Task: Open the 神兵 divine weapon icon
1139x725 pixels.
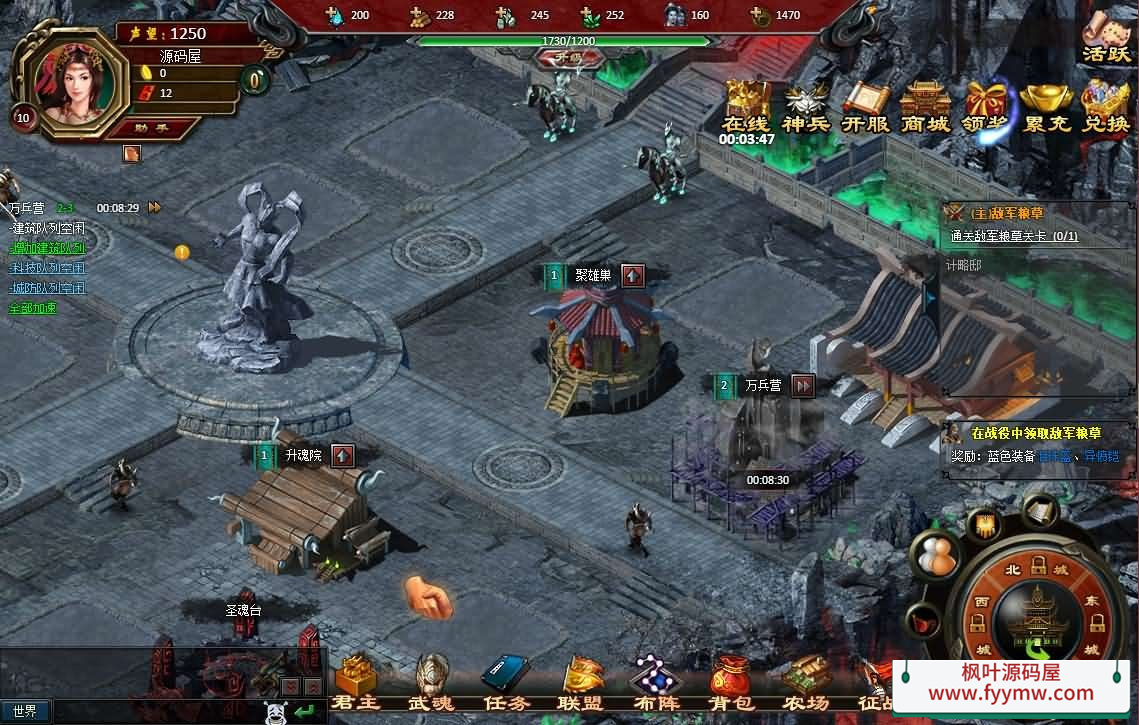Action: click(x=806, y=106)
